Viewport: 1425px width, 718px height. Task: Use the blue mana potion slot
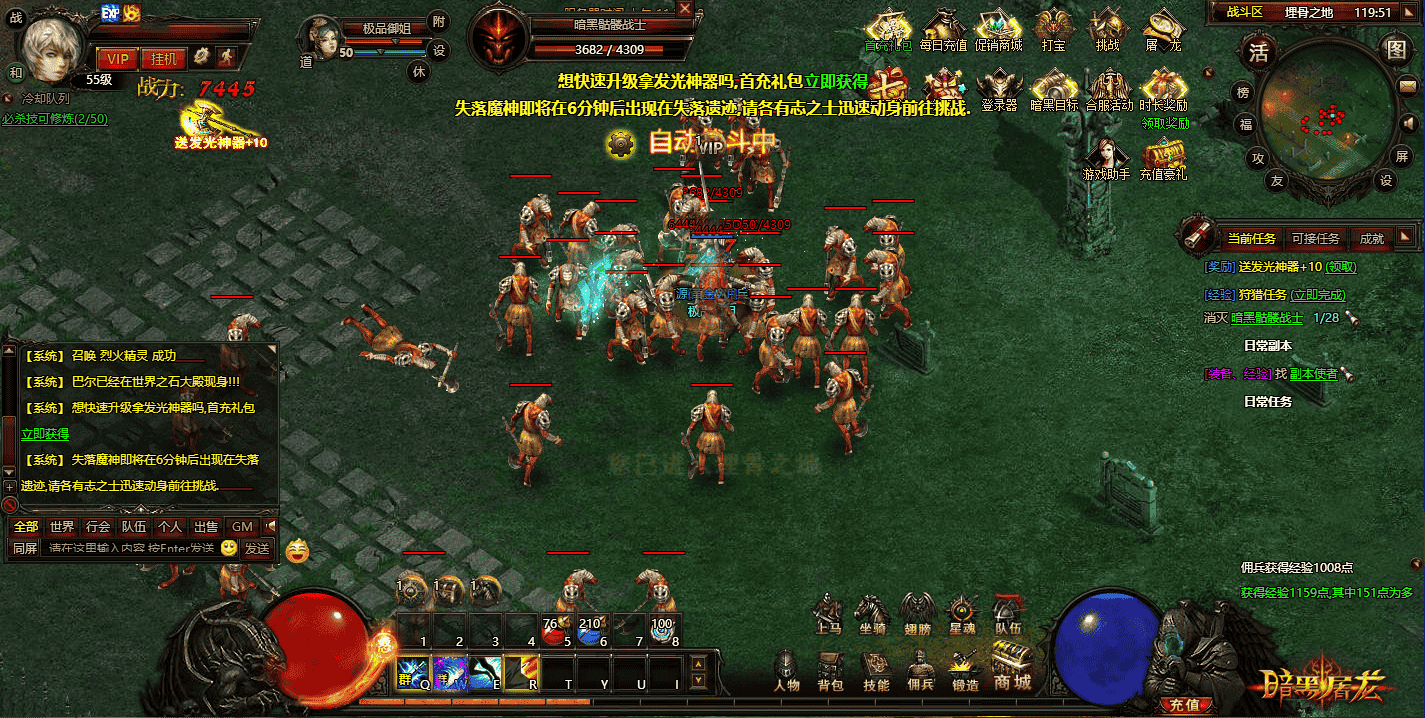[590, 633]
